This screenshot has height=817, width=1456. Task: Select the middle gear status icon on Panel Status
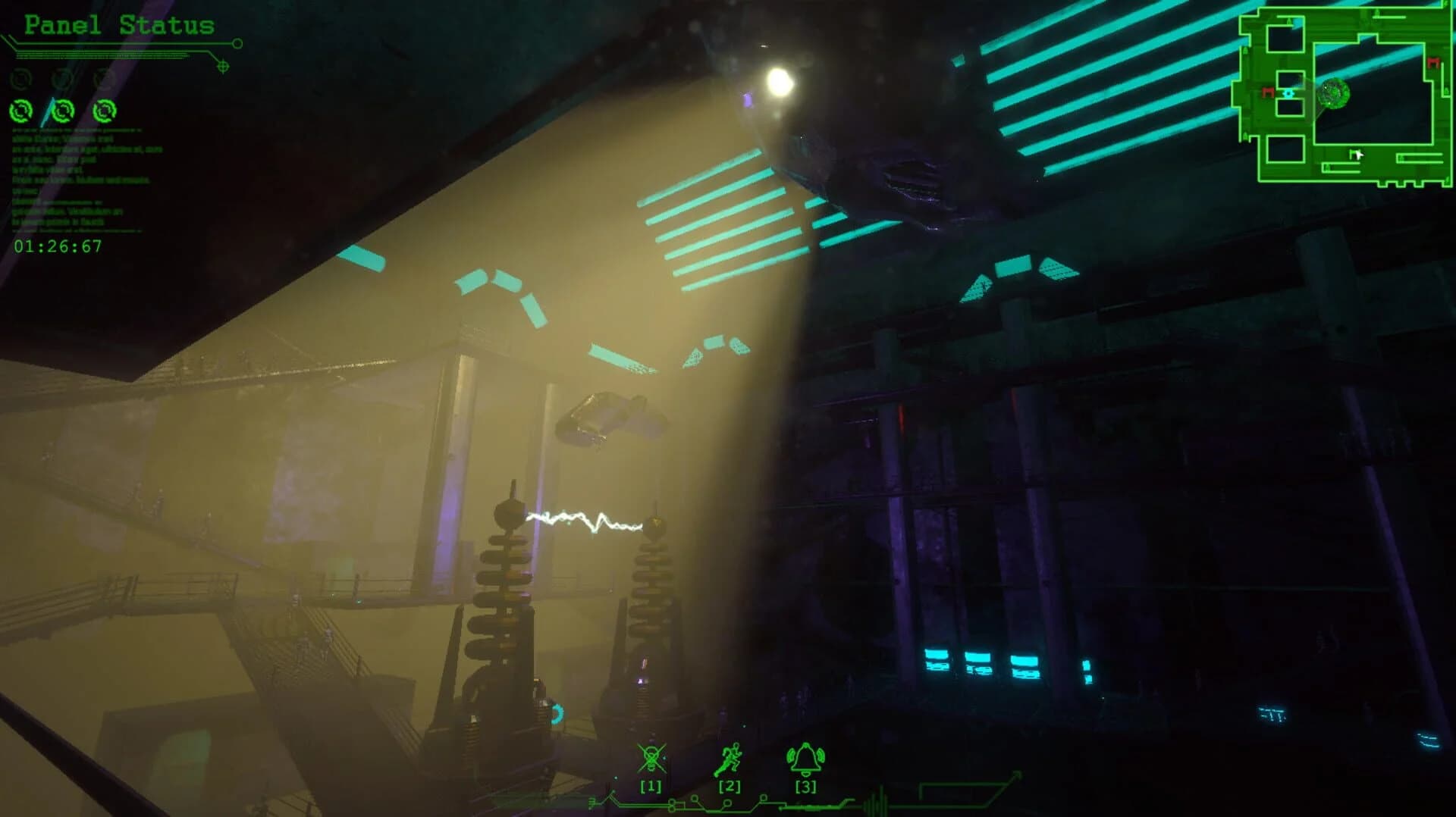[x=64, y=111]
